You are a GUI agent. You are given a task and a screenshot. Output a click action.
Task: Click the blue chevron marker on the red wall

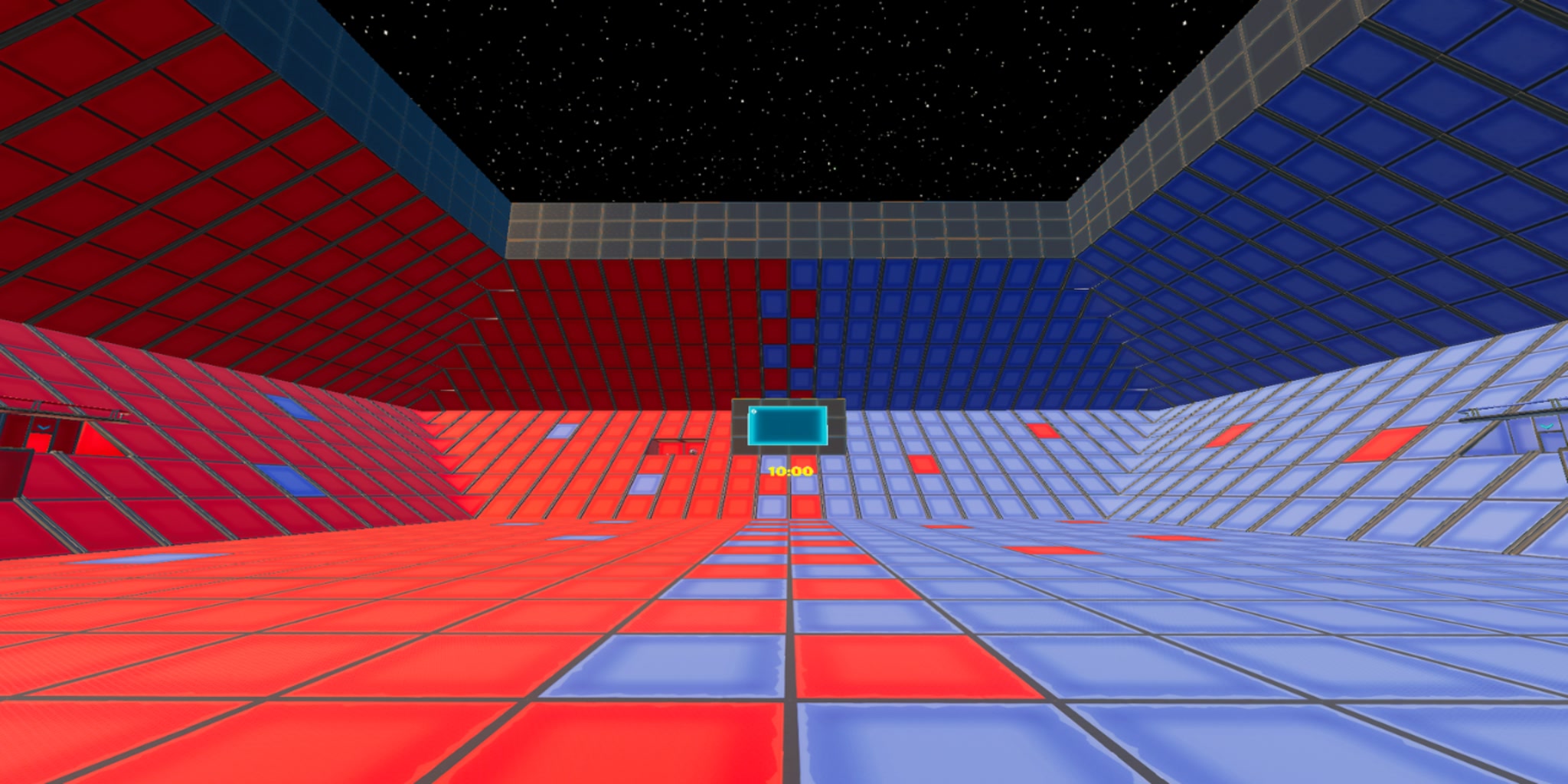(44, 426)
